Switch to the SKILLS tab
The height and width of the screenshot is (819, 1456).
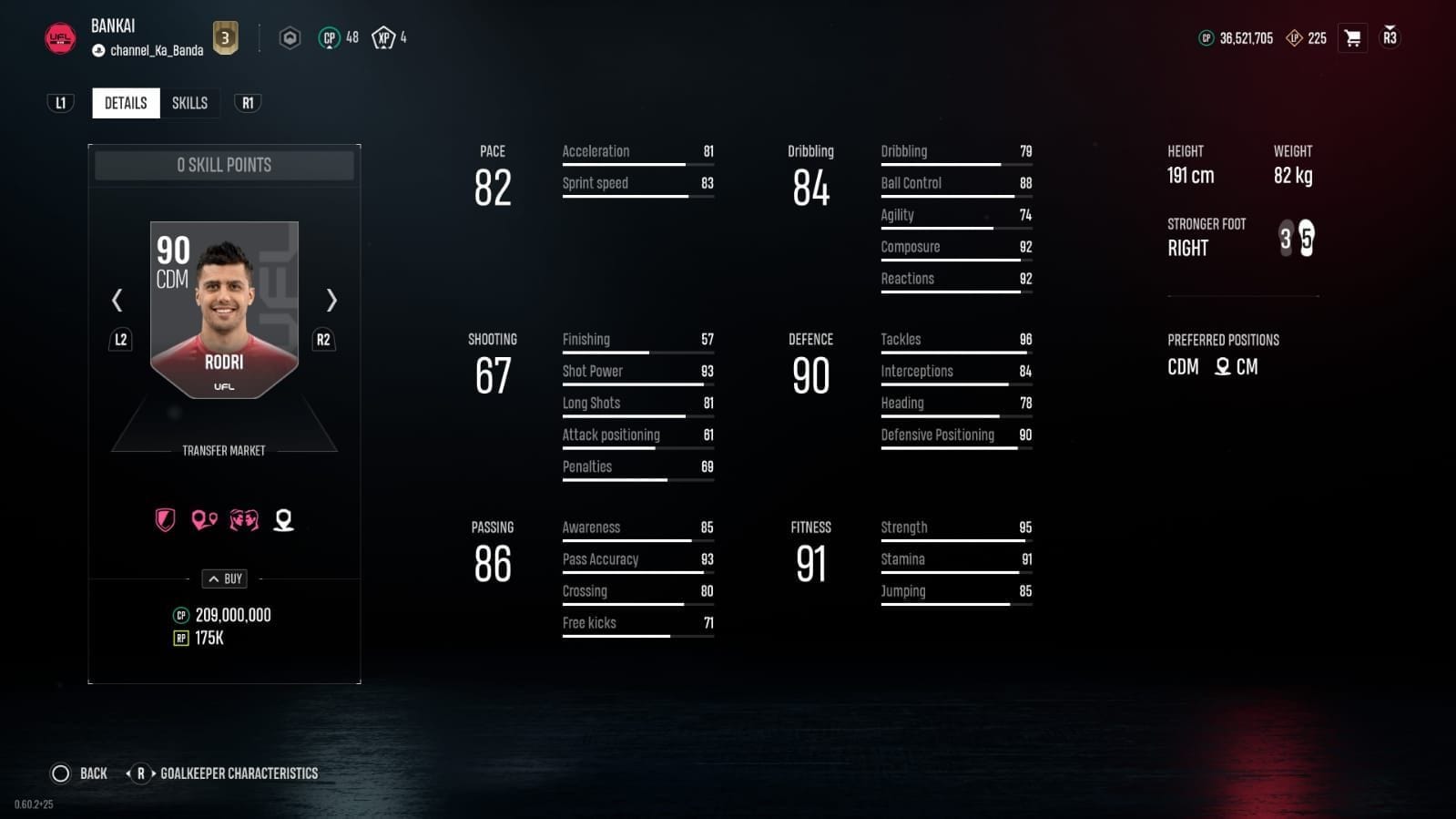coord(189,103)
